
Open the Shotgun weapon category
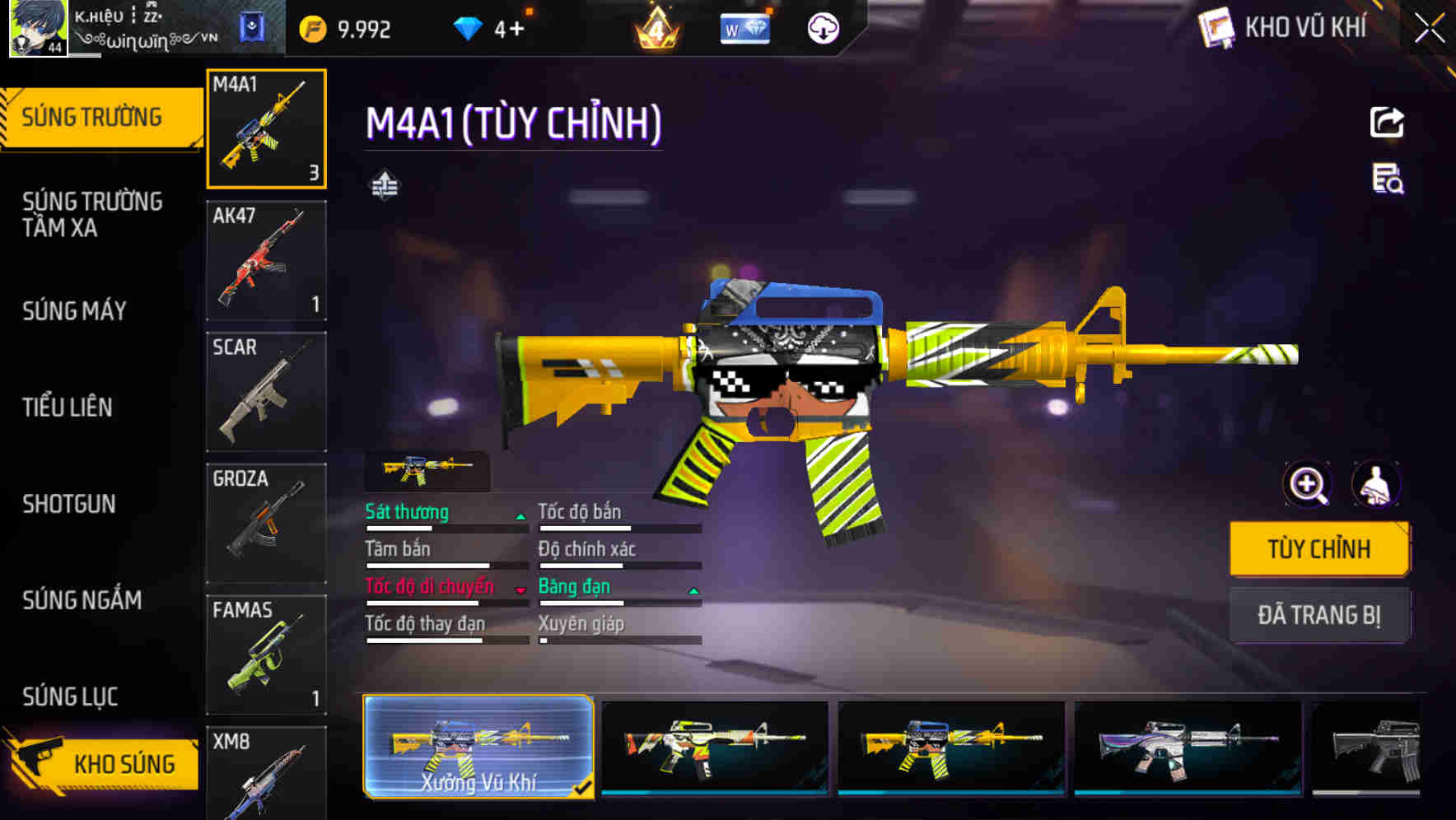(x=70, y=504)
